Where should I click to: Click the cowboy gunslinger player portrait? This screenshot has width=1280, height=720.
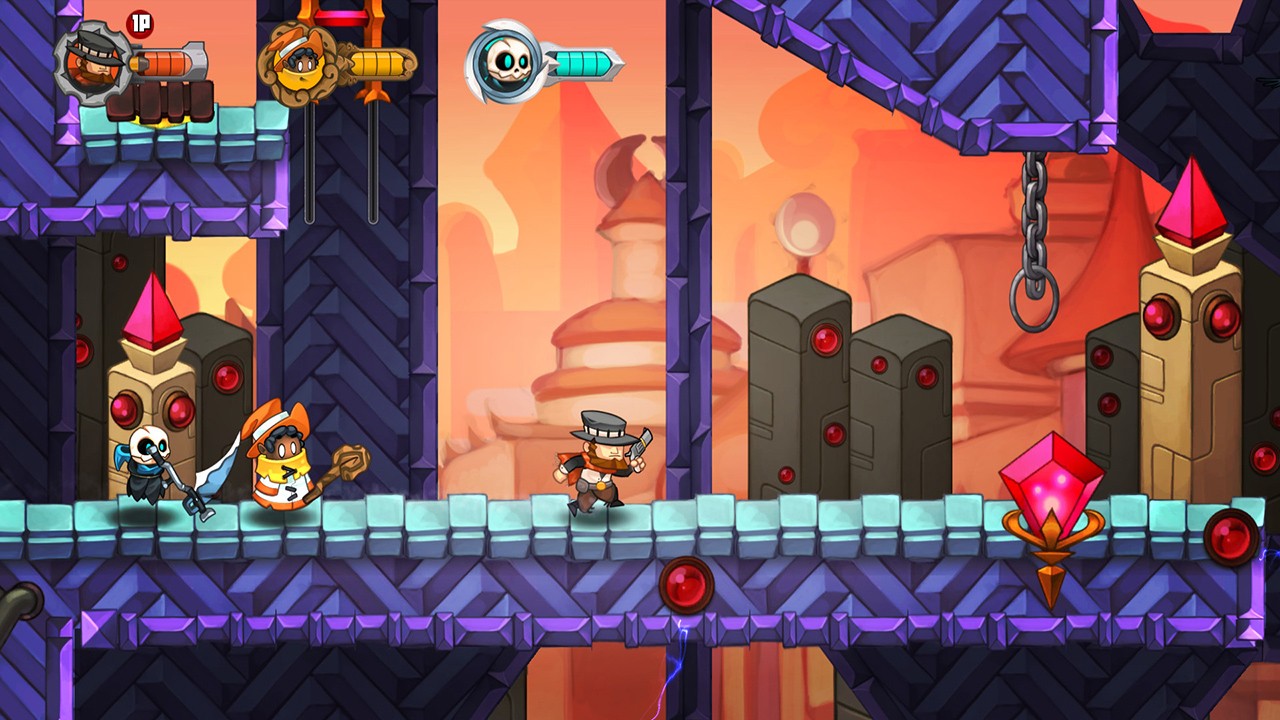(x=93, y=62)
